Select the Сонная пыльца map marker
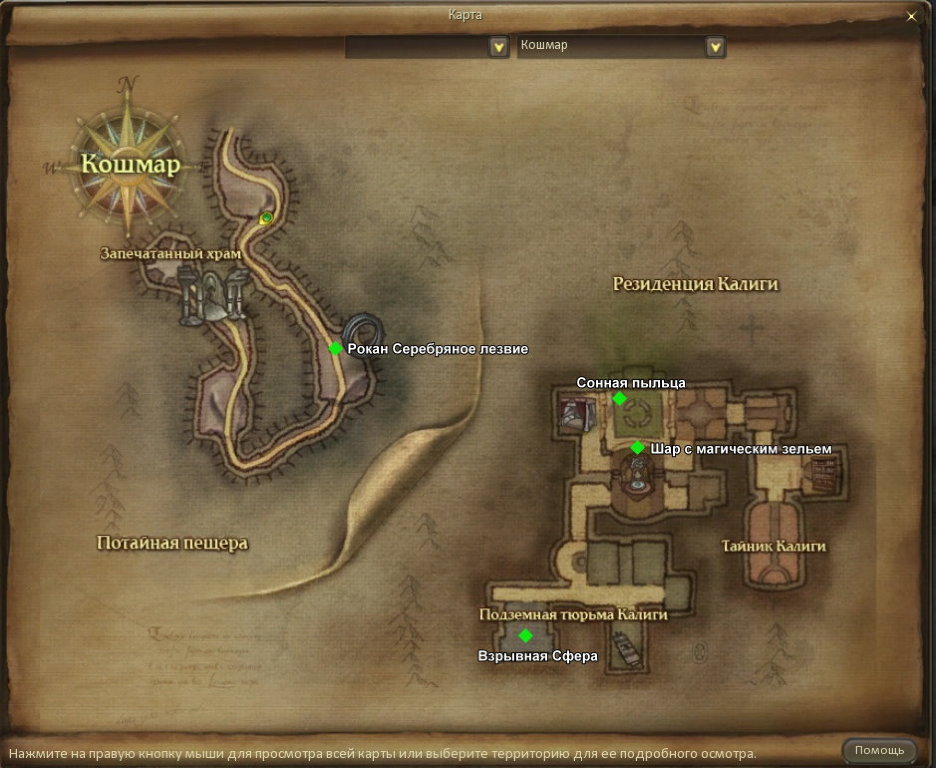This screenshot has height=768, width=936. 619,398
